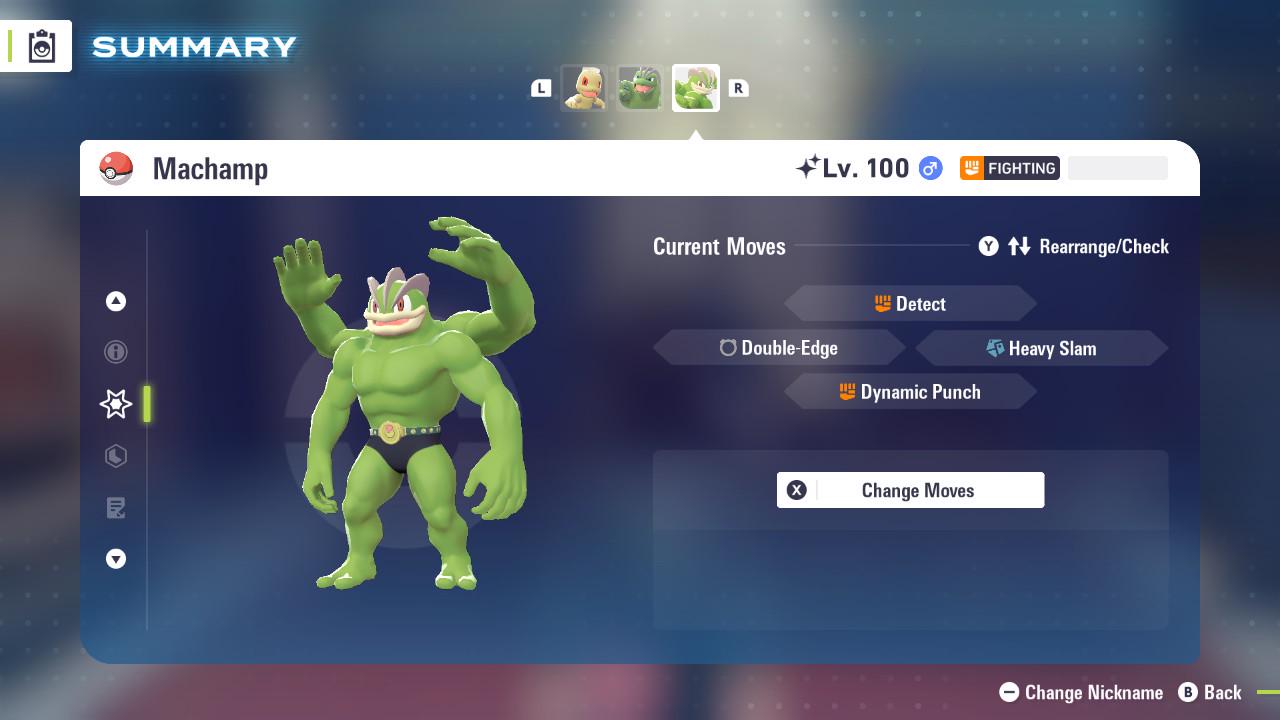Select the Machoke thumbnail at top
This screenshot has height=720, width=1280.
point(640,88)
